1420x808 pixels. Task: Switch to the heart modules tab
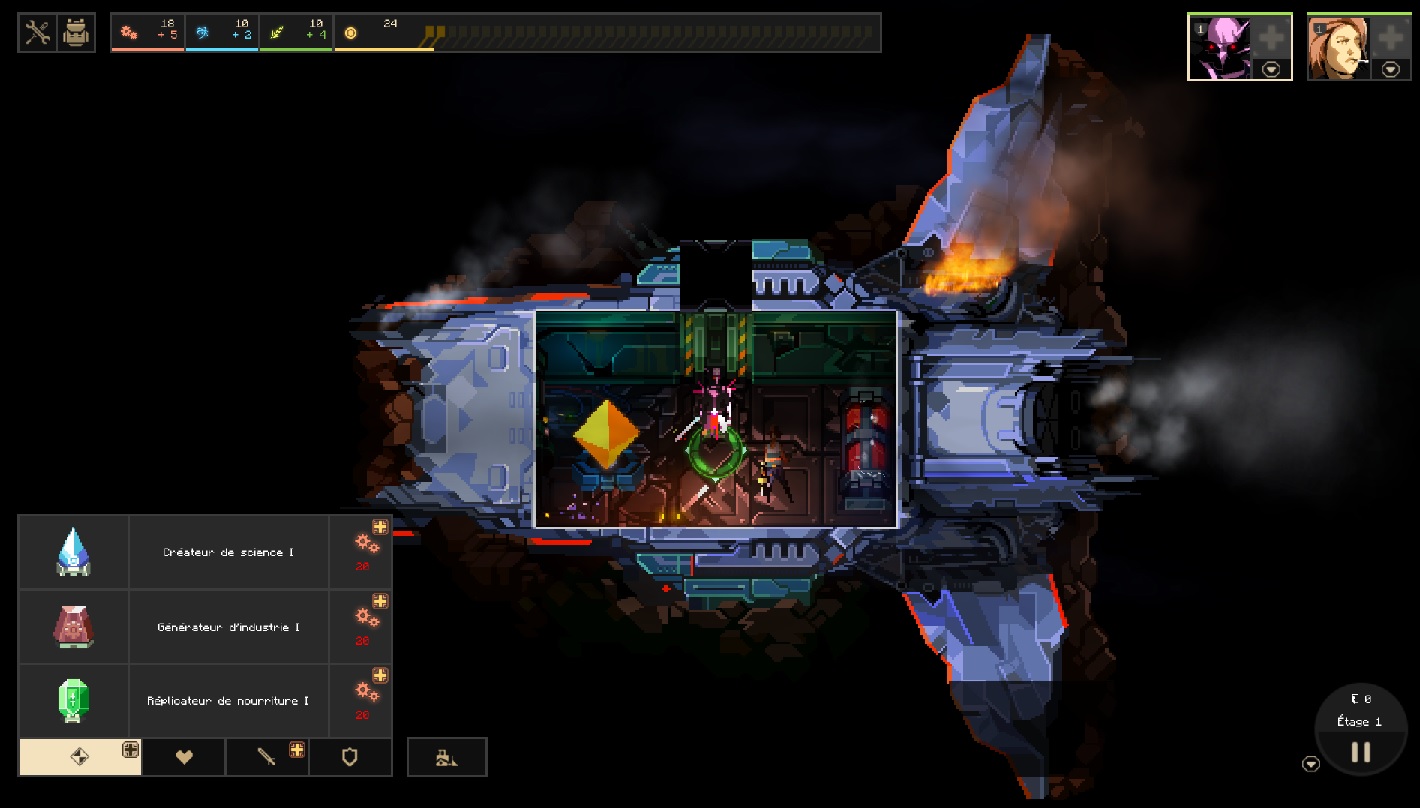tap(183, 757)
